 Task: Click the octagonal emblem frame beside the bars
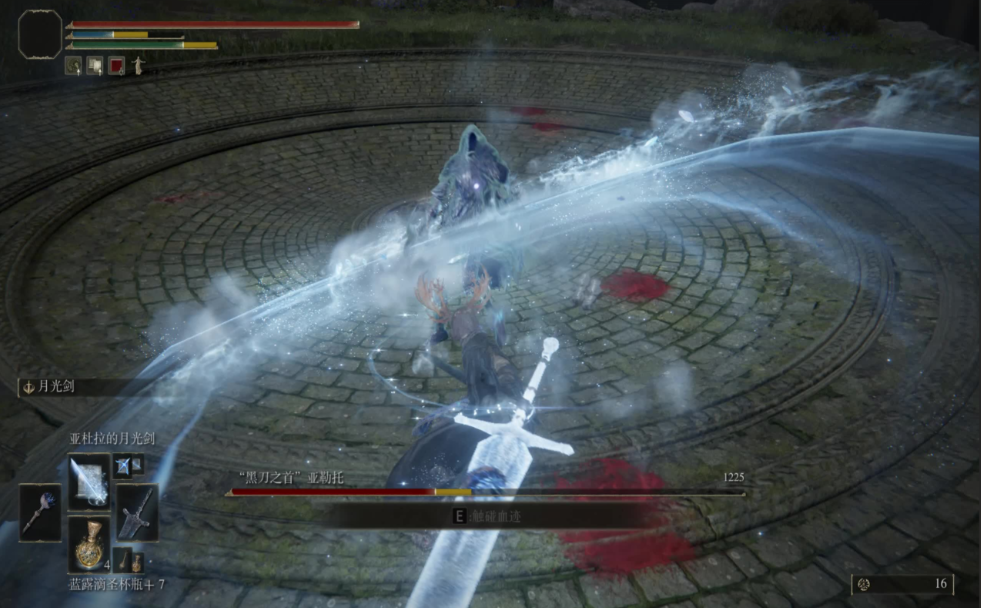40,33
